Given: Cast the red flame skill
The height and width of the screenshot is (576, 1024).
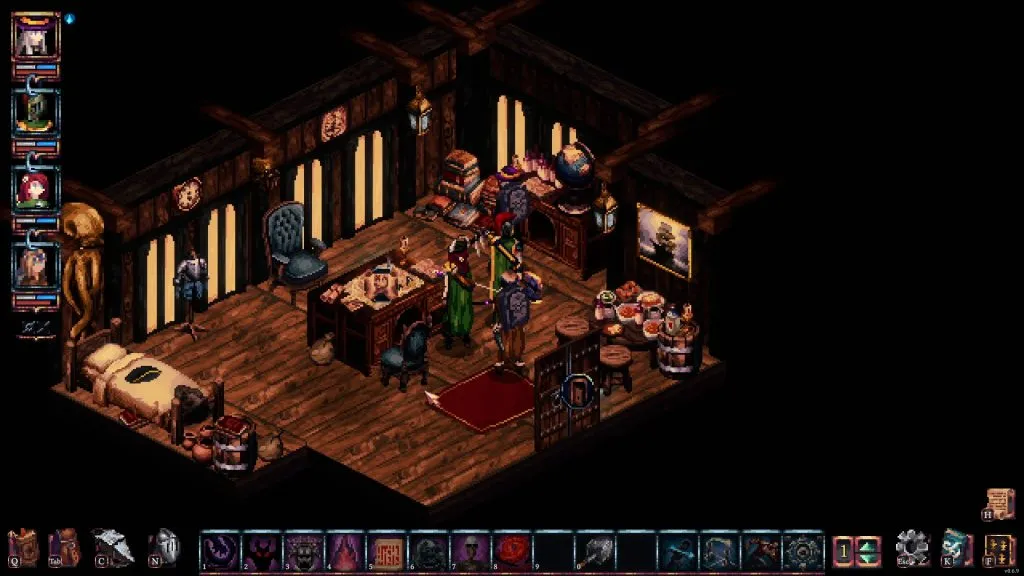Looking at the screenshot, I should (x=345, y=551).
